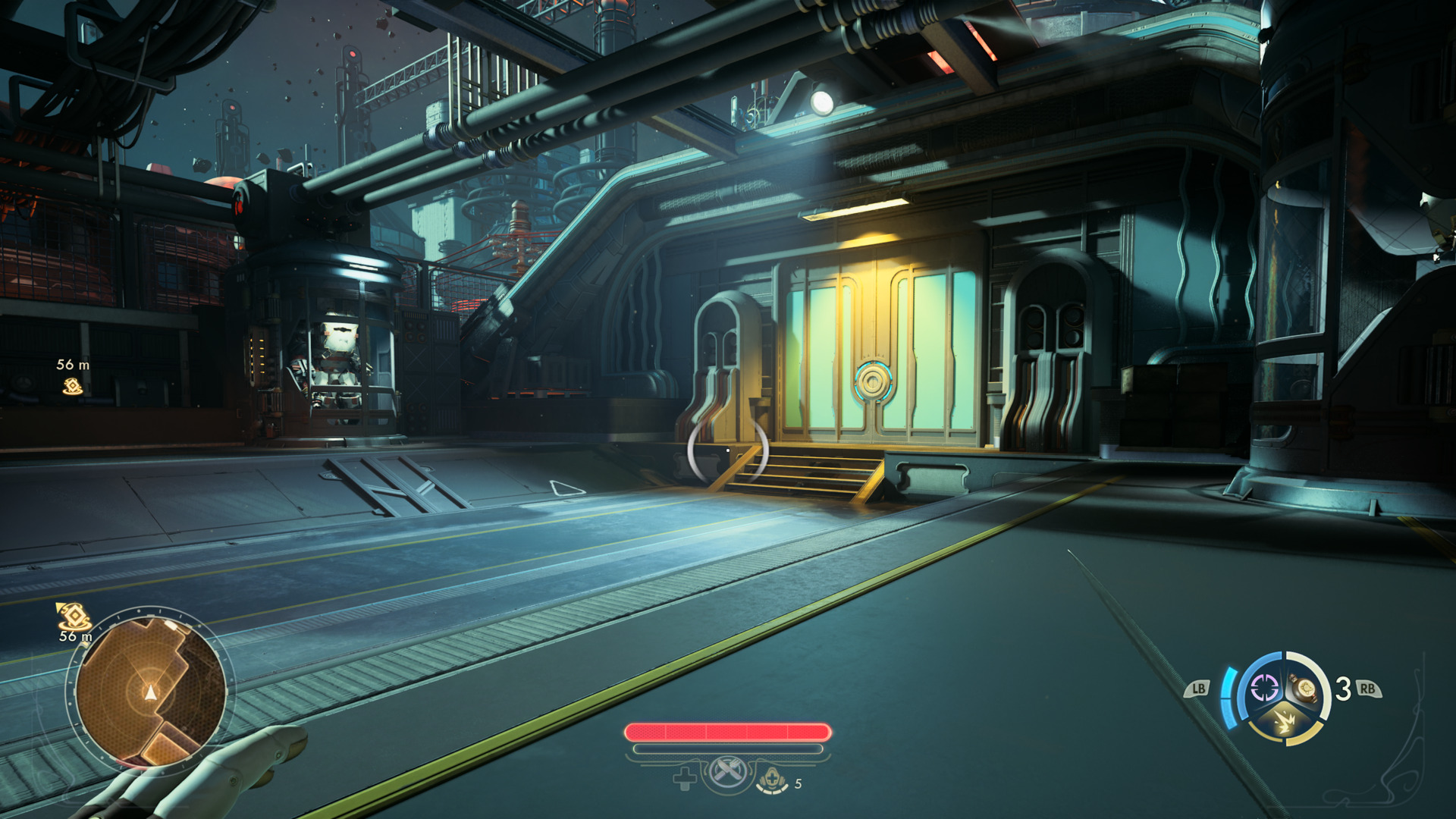Select the floating objective waypoint marker
Viewport: 1456px width, 819px height.
coord(72,387)
